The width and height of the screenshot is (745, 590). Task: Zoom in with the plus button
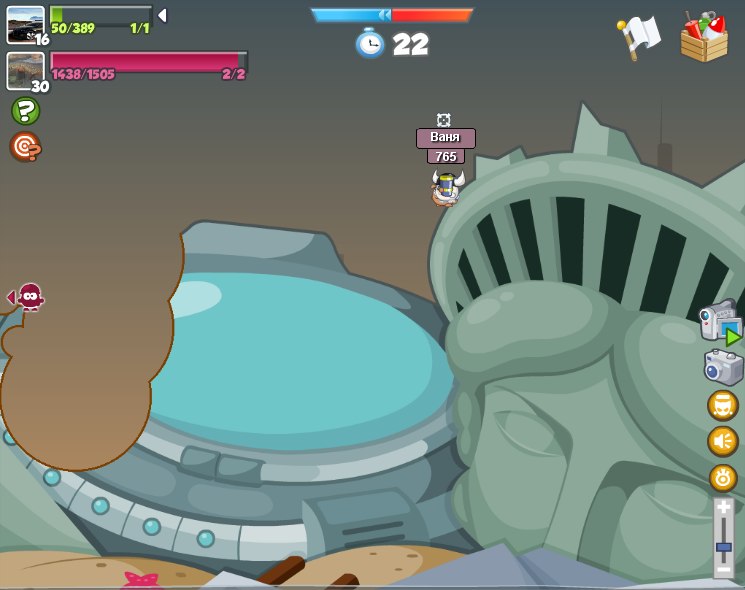(x=723, y=507)
